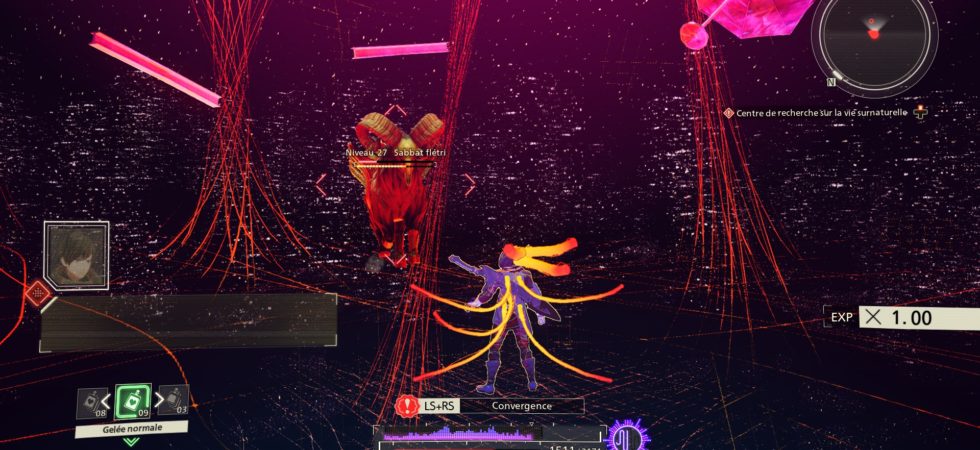
Task: Activate the Convergence prompt bar
Action: point(494,405)
